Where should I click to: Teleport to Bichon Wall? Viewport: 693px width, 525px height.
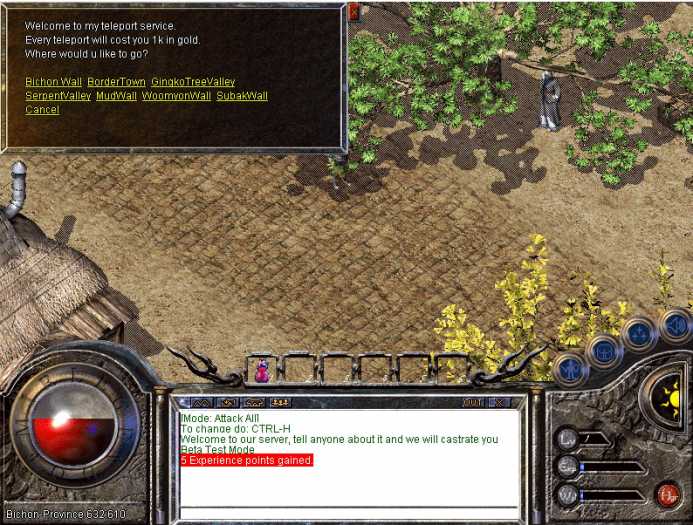point(52,81)
